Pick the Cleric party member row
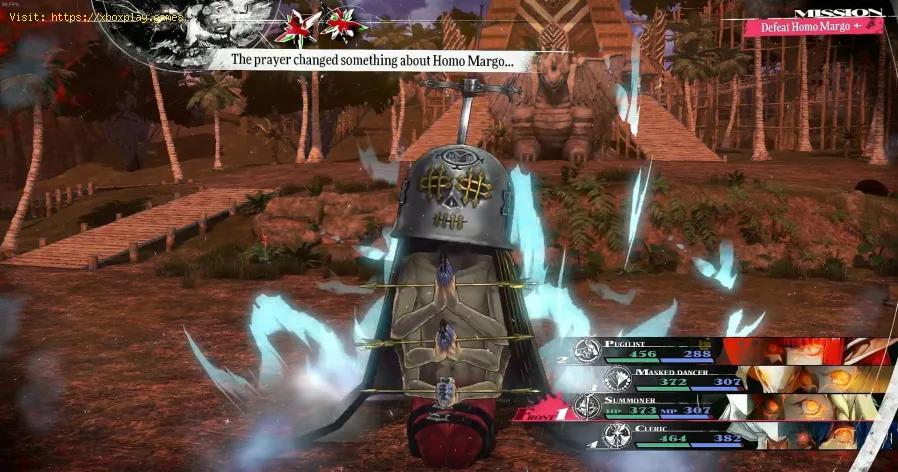 coord(700,436)
